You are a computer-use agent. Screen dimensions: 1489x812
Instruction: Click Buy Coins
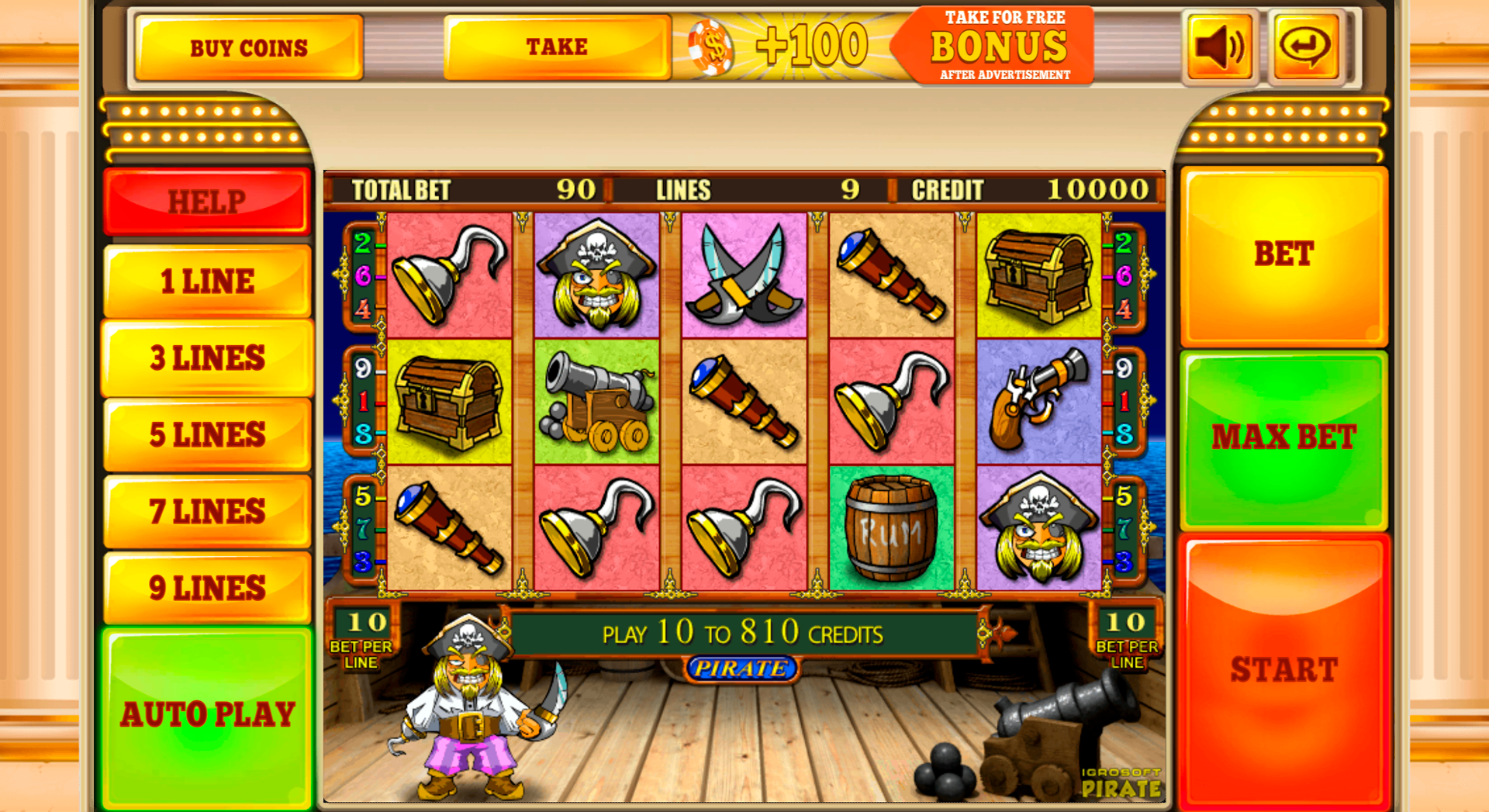point(248,47)
